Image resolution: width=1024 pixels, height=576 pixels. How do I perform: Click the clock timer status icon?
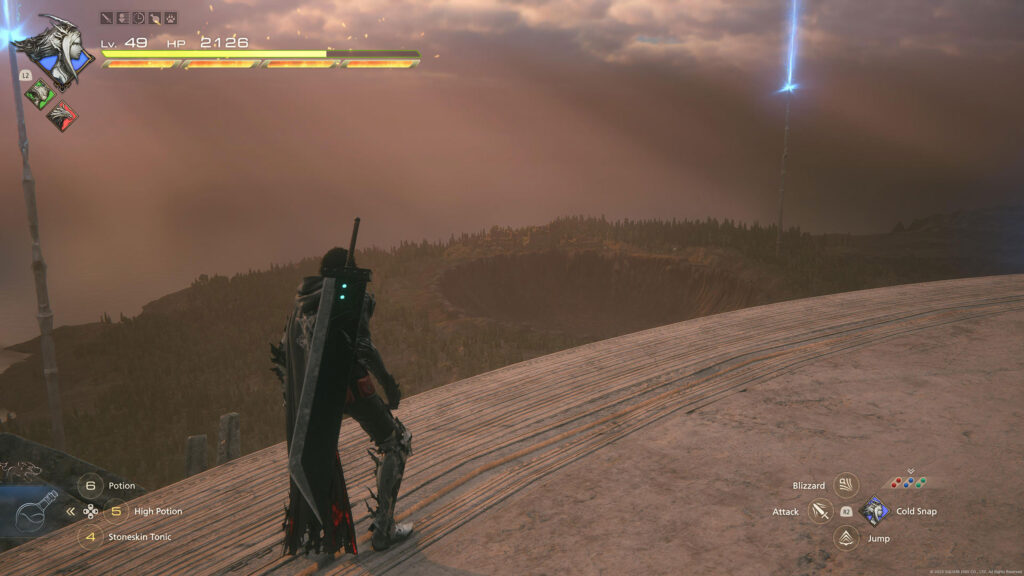pyautogui.click(x=138, y=18)
